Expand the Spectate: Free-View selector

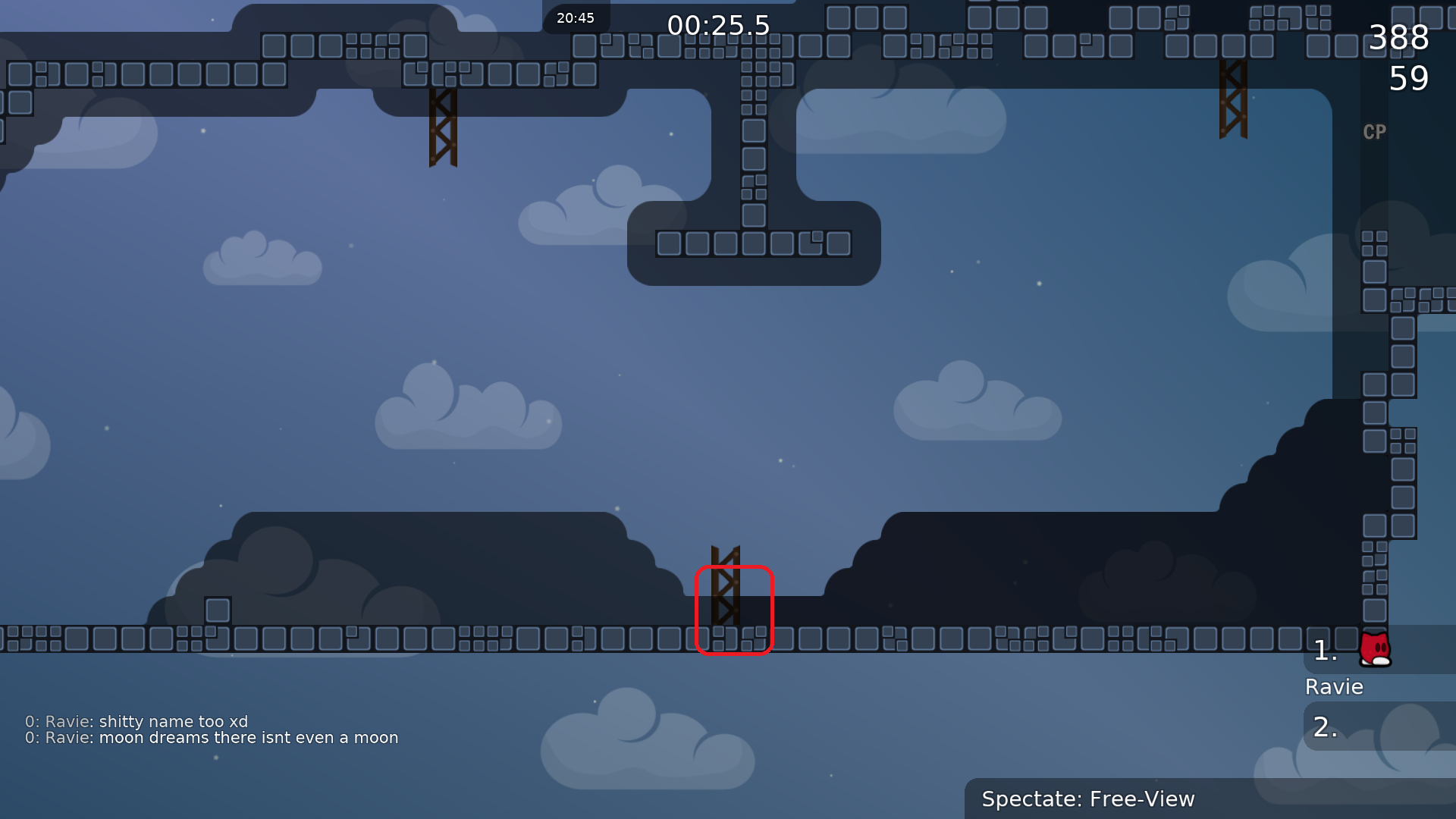tap(1088, 799)
